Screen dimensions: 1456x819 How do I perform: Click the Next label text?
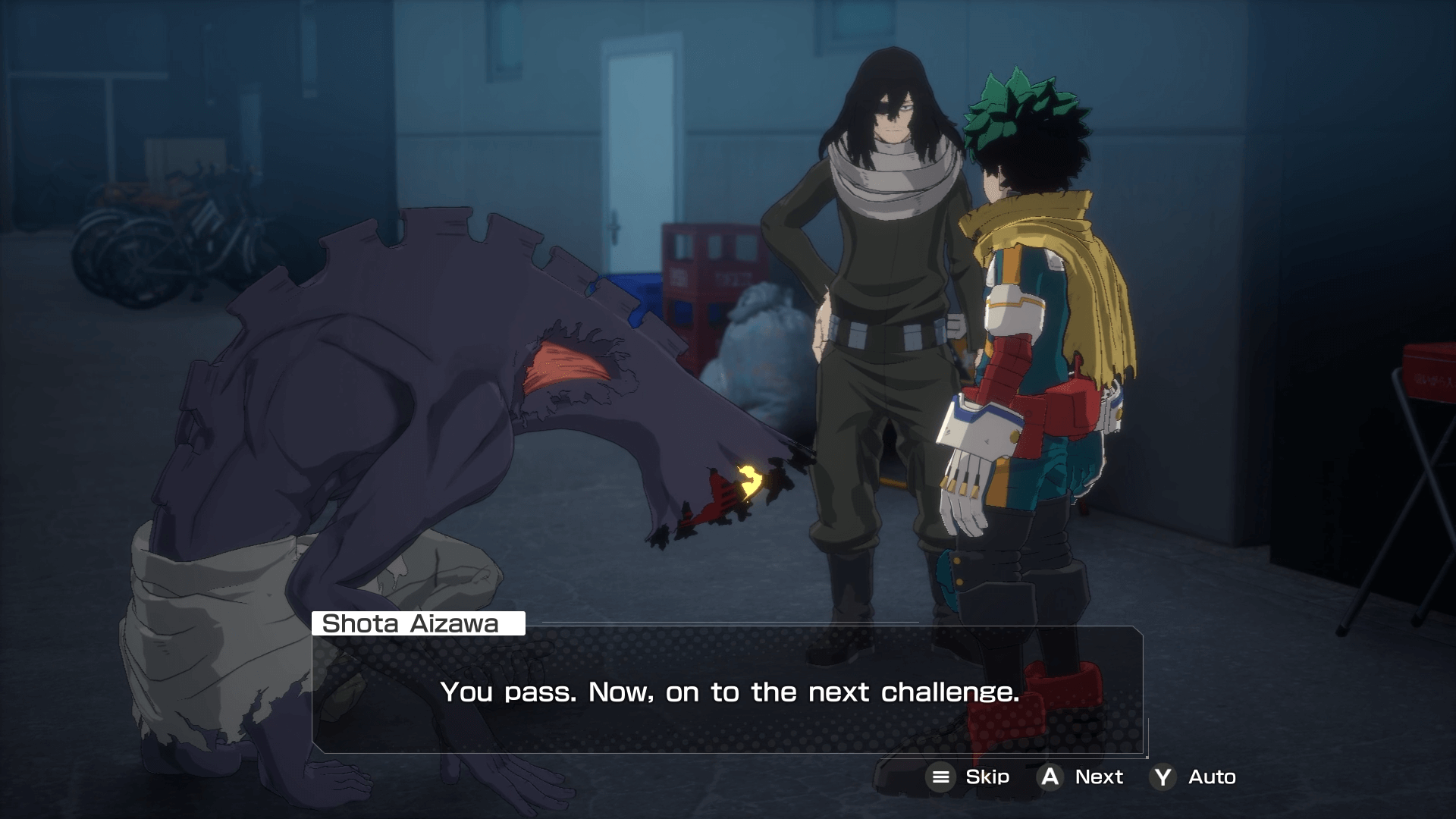(x=1099, y=777)
